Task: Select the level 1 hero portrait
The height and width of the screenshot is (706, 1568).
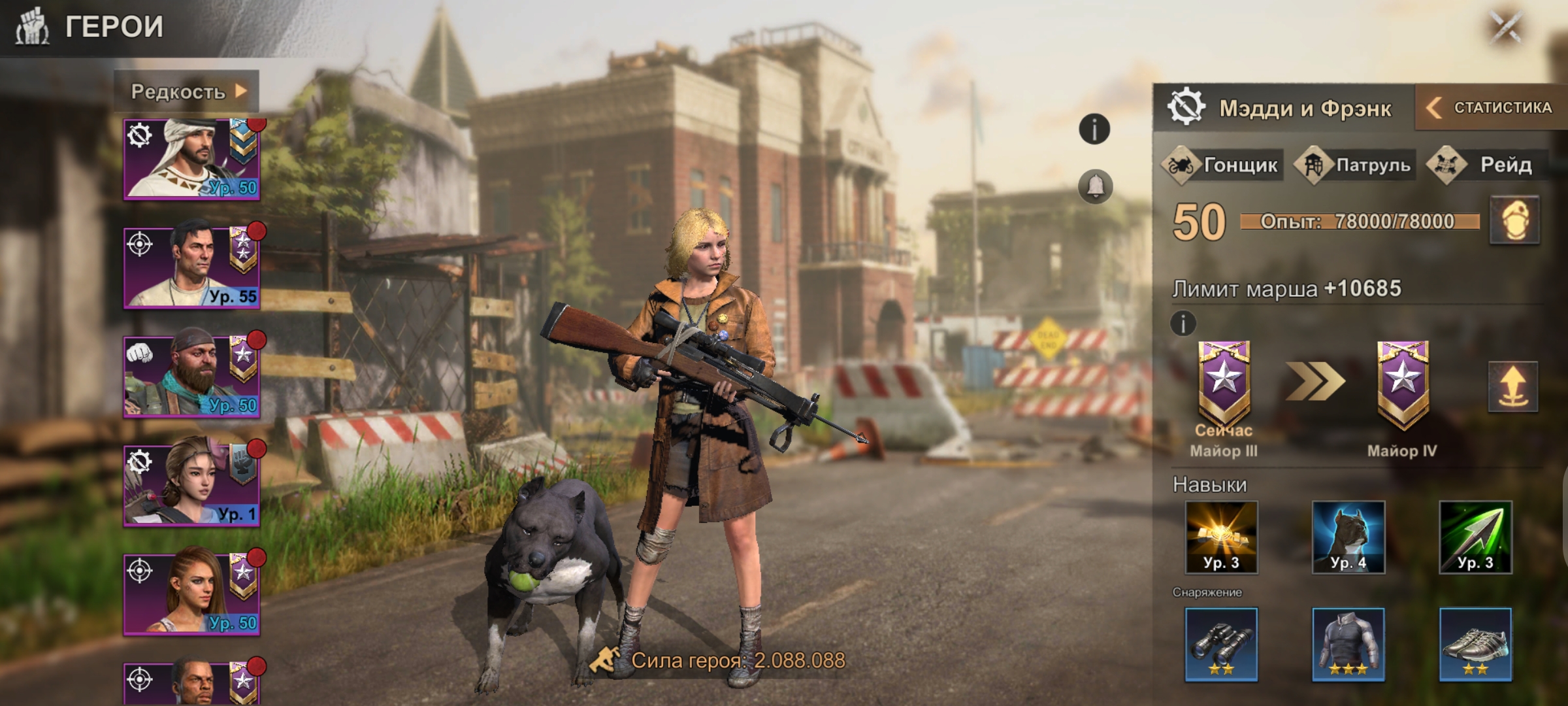Action: point(191,484)
